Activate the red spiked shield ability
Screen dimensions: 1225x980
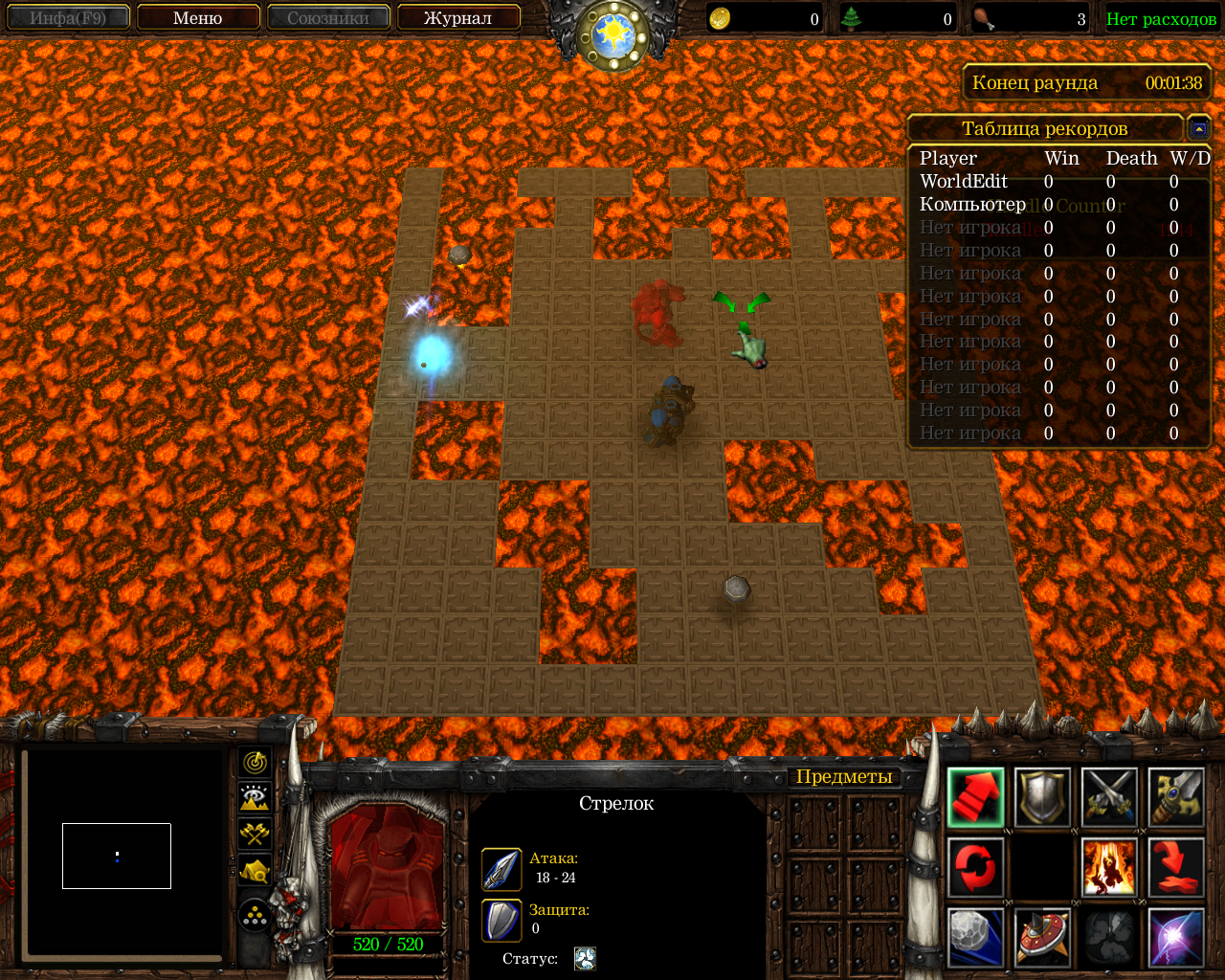[x=1042, y=937]
